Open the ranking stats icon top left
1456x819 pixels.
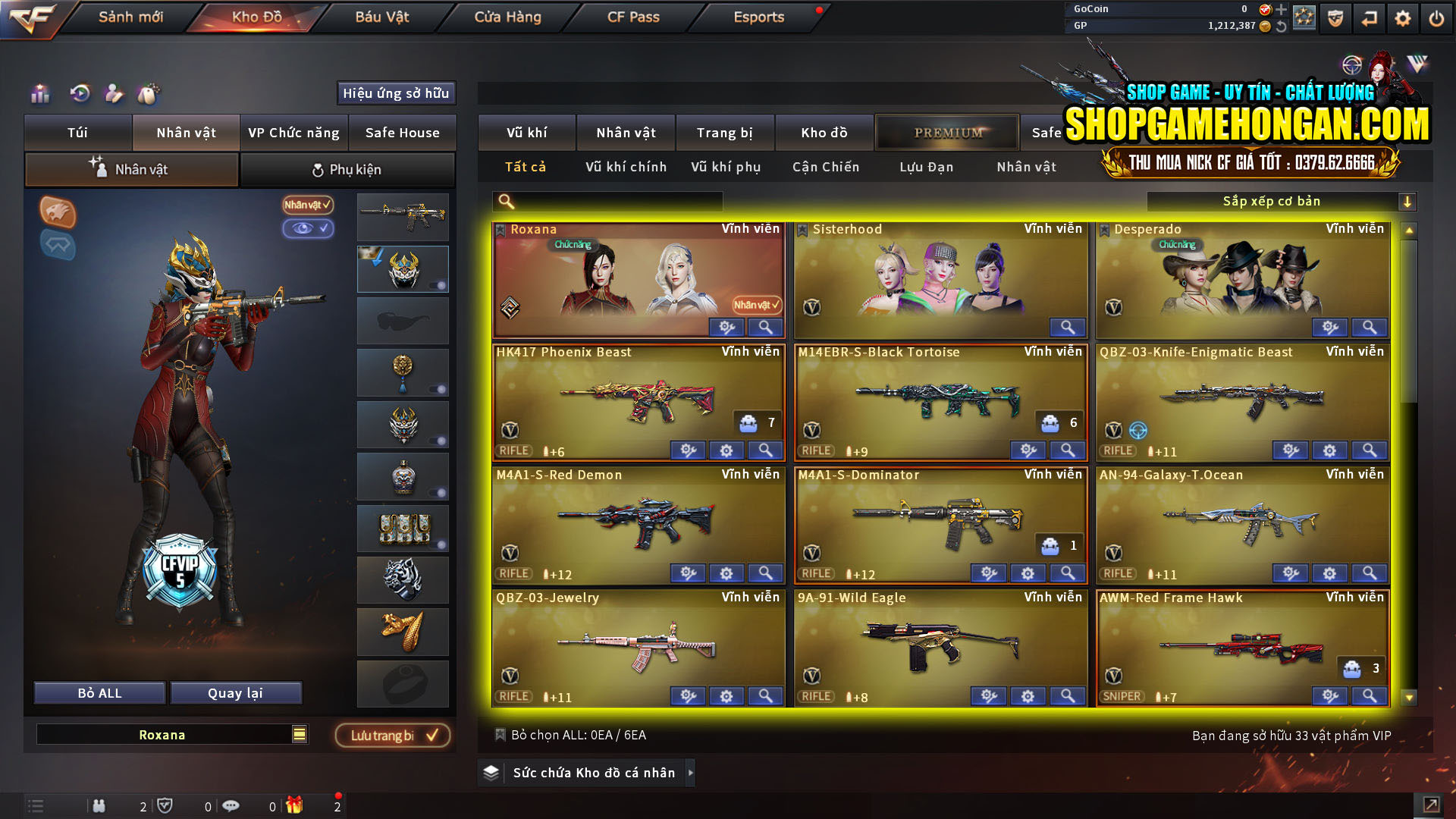click(x=39, y=94)
